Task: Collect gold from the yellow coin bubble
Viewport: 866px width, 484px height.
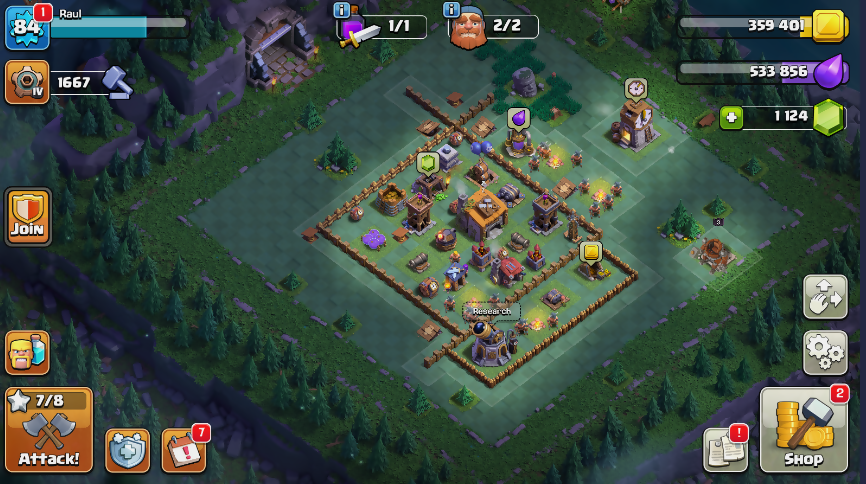Action: [590, 251]
